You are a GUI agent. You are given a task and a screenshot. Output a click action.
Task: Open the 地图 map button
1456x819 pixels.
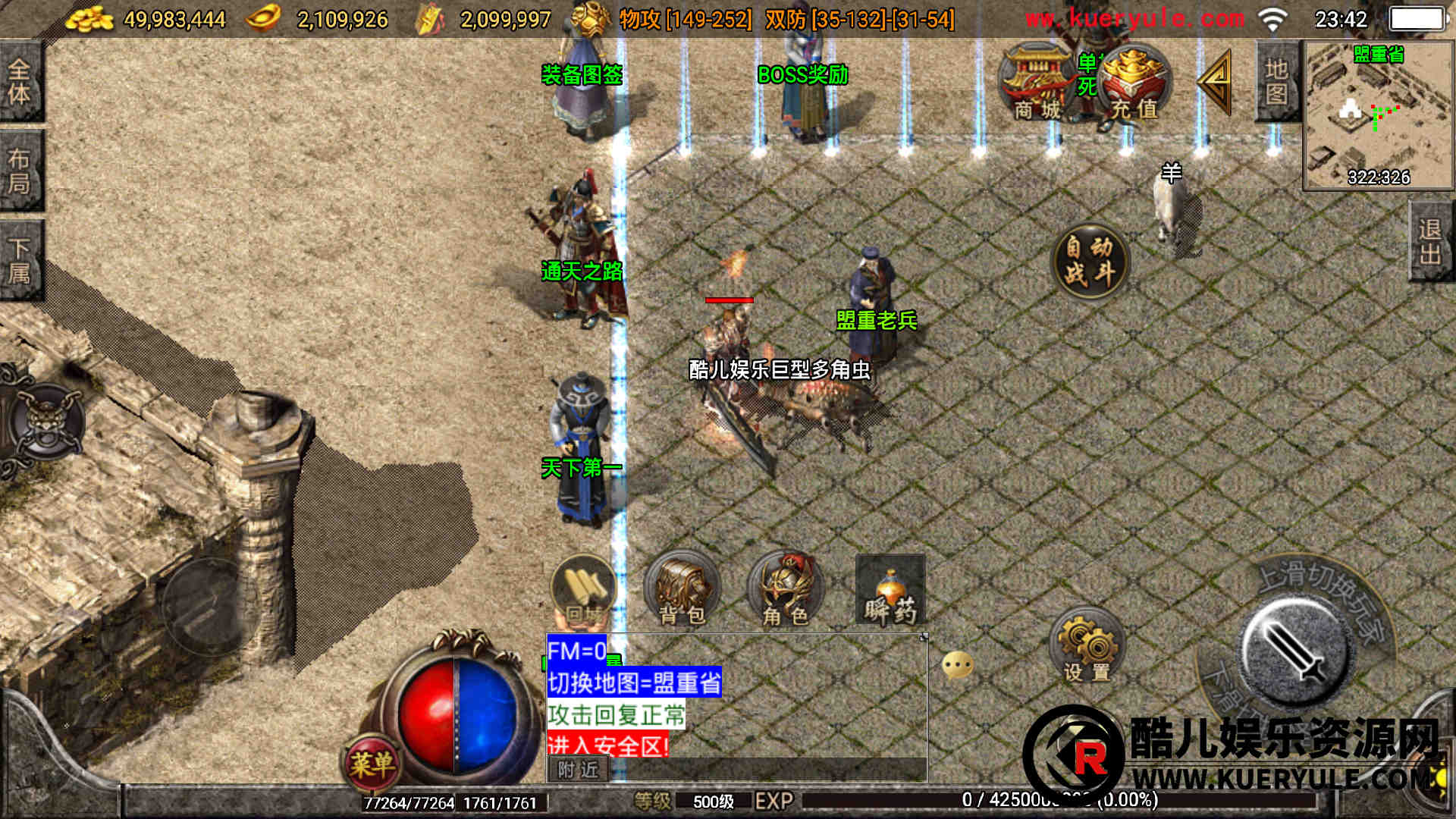(x=1277, y=81)
